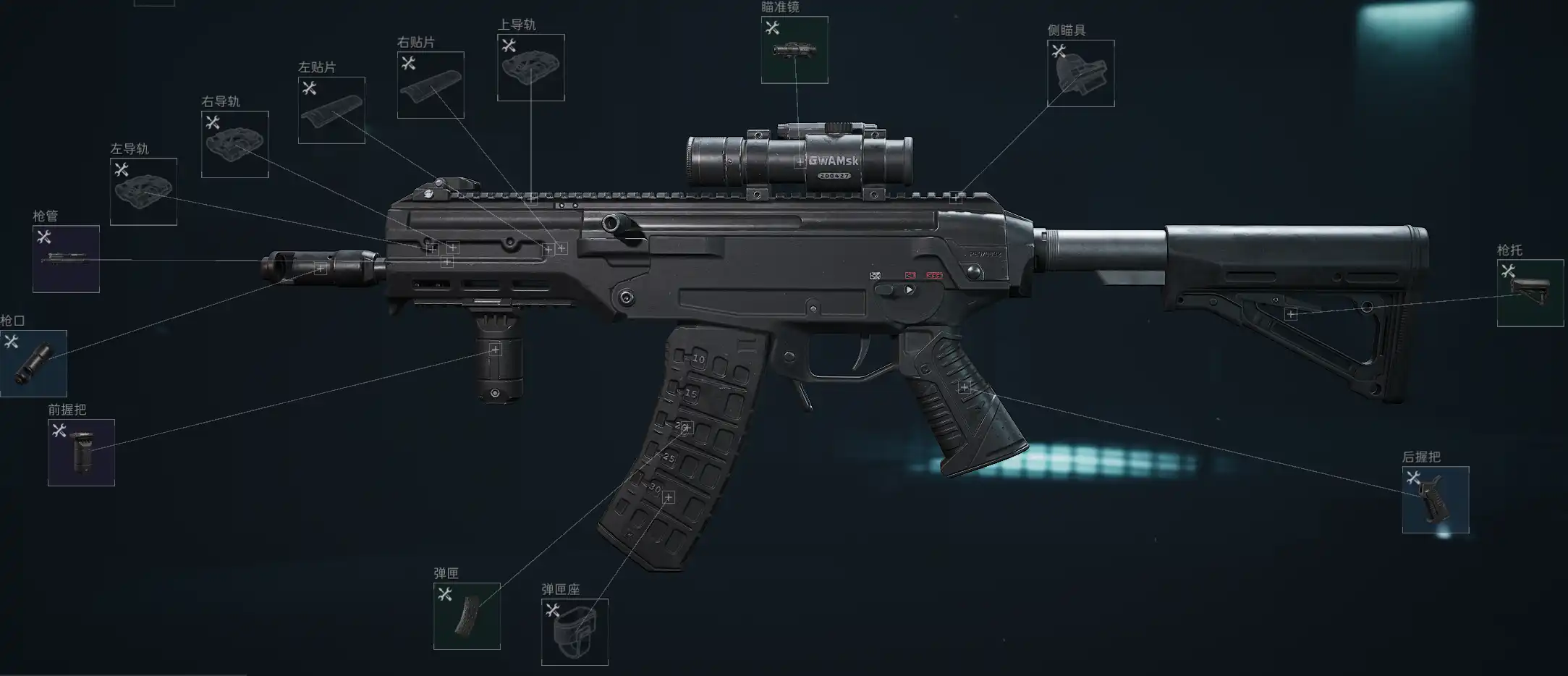Open the 枪管 barrel attachment slot
This screenshot has height=676, width=1568.
coord(66,259)
